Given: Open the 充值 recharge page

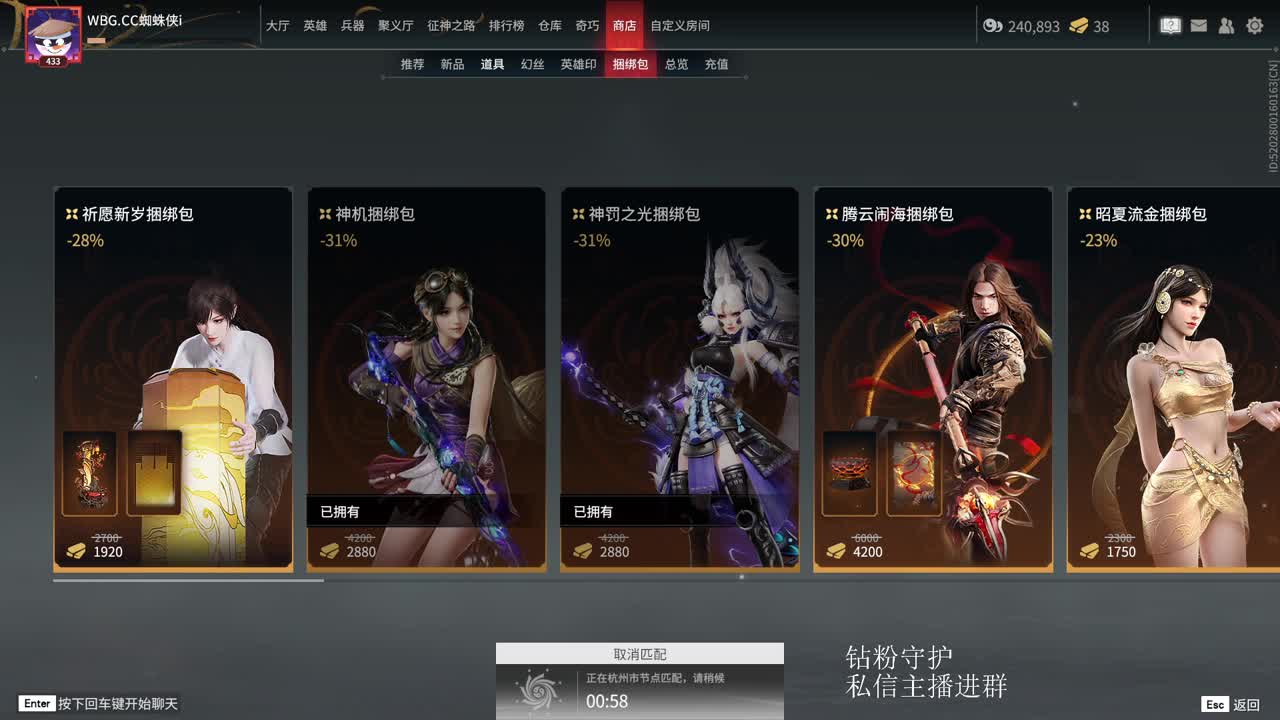Looking at the screenshot, I should click(x=717, y=63).
